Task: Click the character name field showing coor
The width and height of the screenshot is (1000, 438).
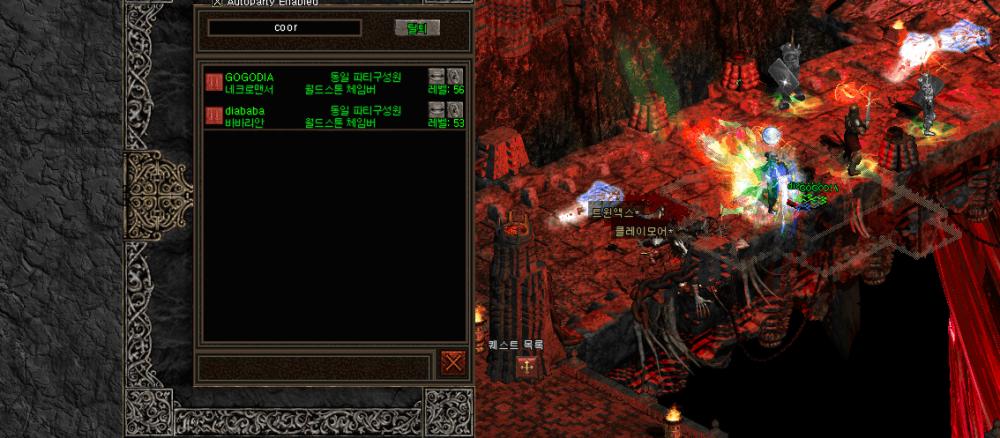Action: tap(285, 28)
